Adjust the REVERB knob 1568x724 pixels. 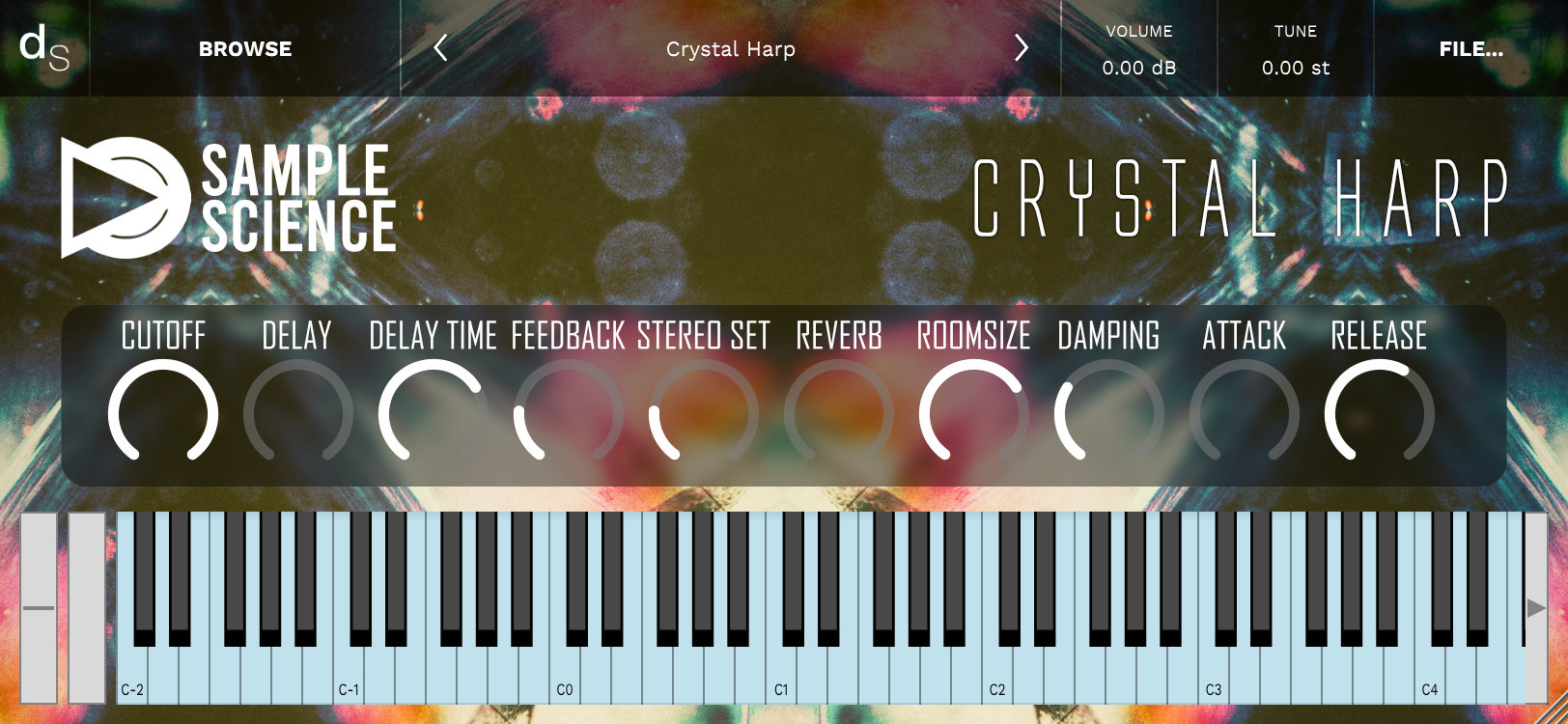(836, 410)
